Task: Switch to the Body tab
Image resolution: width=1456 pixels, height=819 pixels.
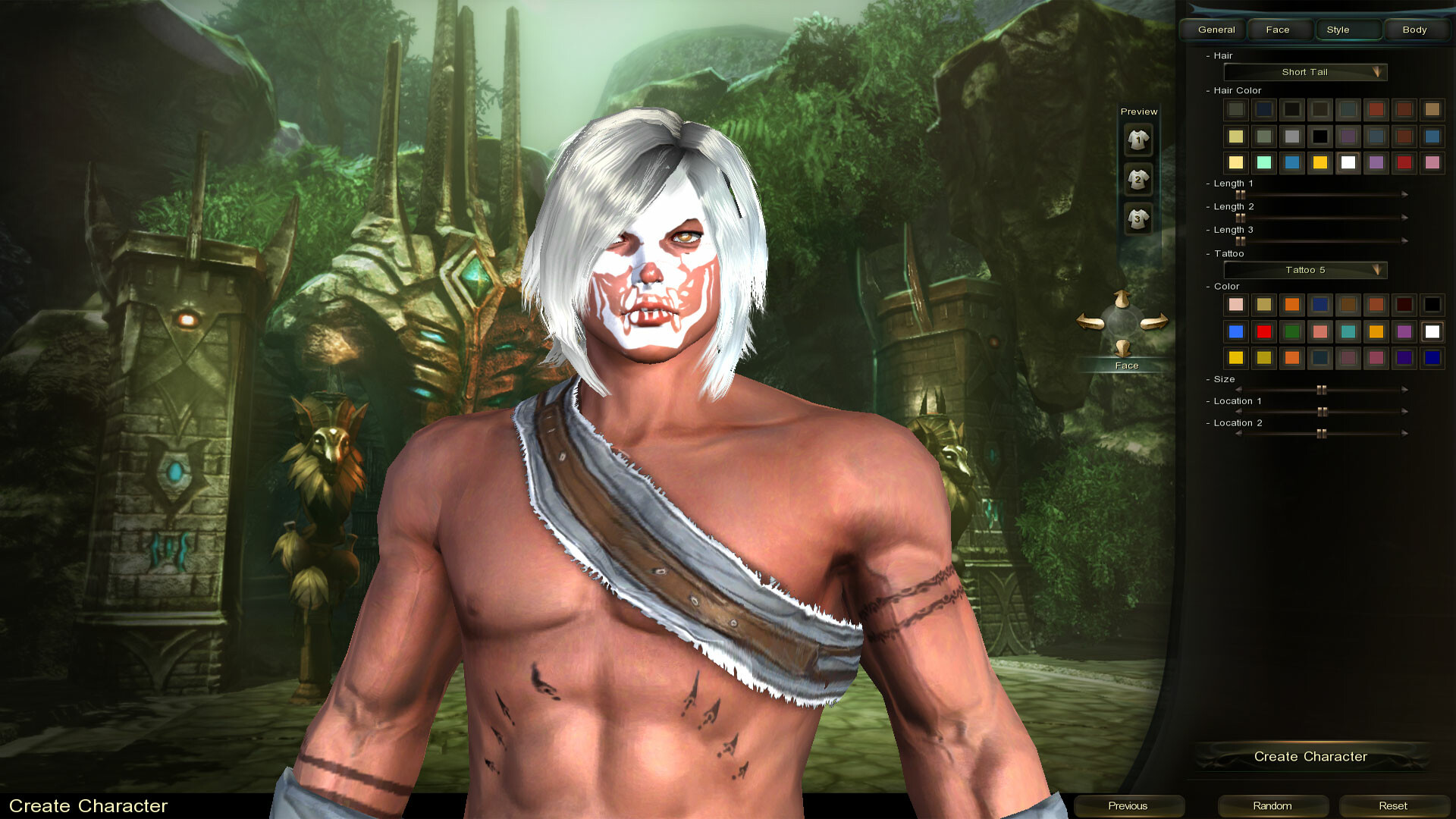Action: pyautogui.click(x=1414, y=30)
